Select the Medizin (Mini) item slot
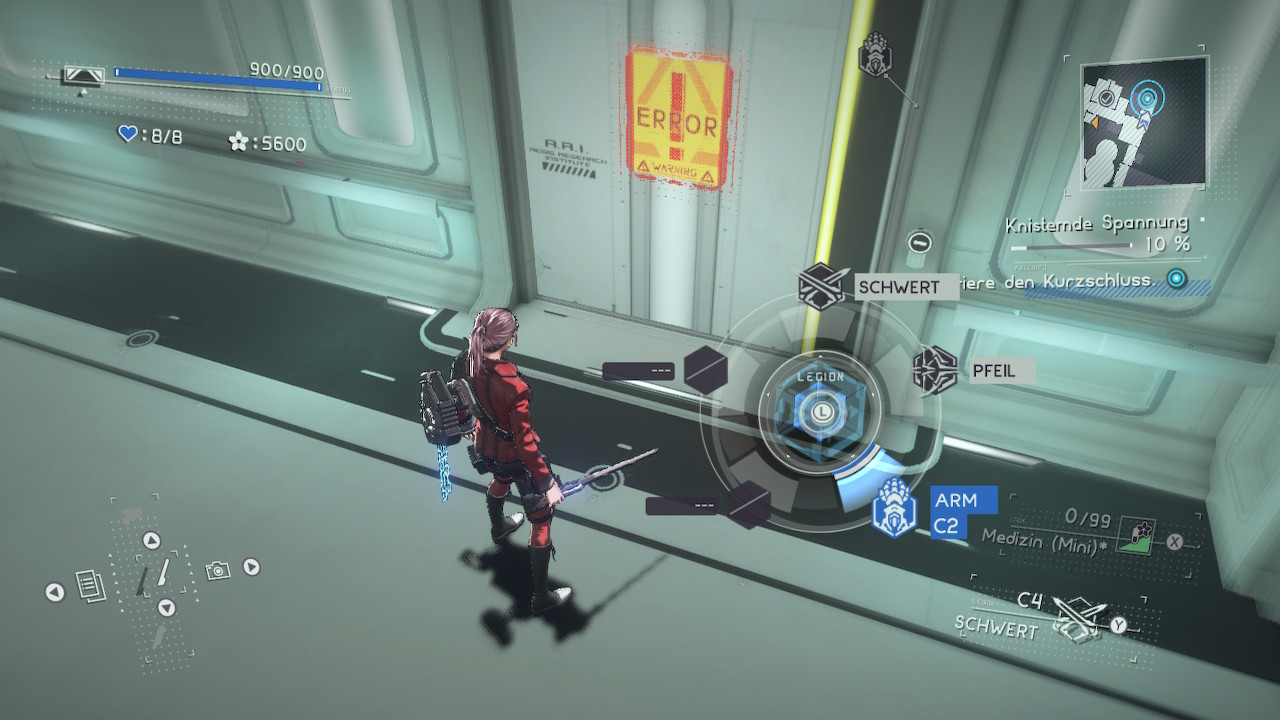The width and height of the screenshot is (1280, 720). (x=1136, y=534)
